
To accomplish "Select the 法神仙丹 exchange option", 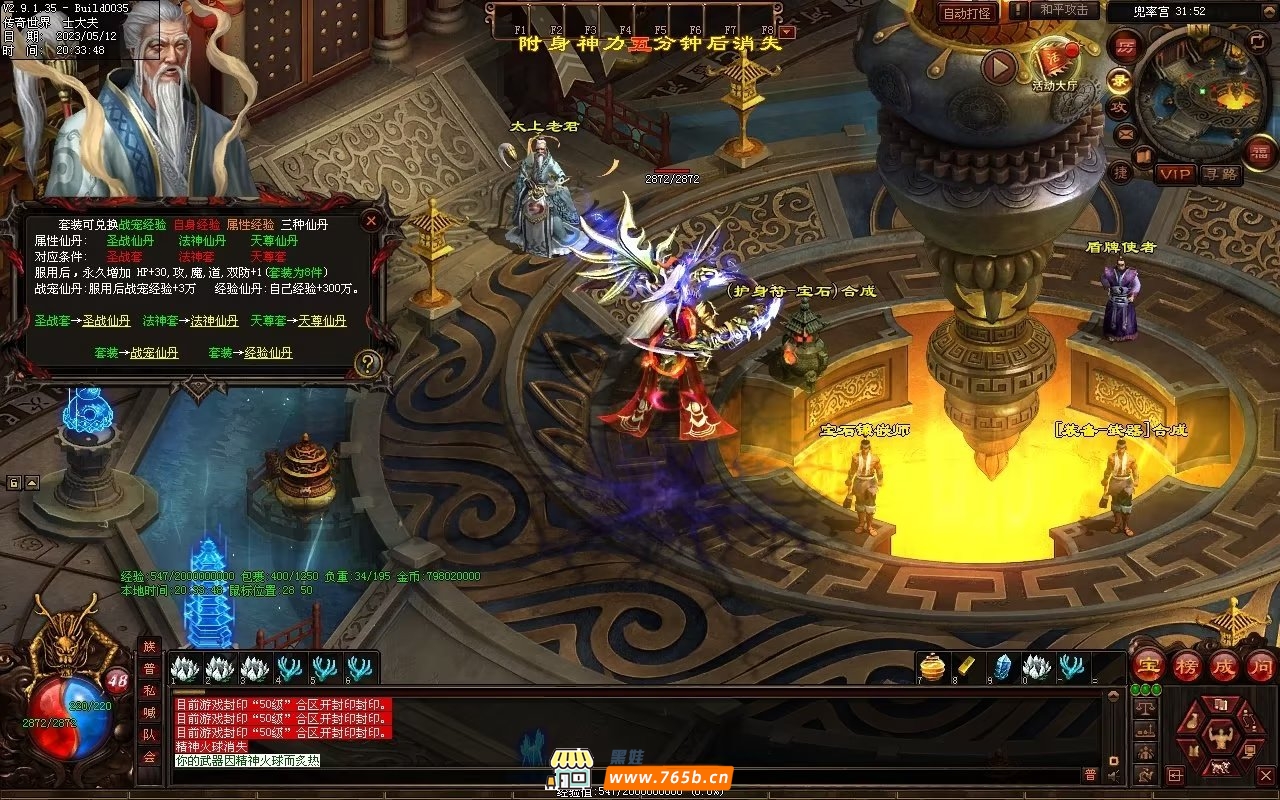I will click(214, 321).
